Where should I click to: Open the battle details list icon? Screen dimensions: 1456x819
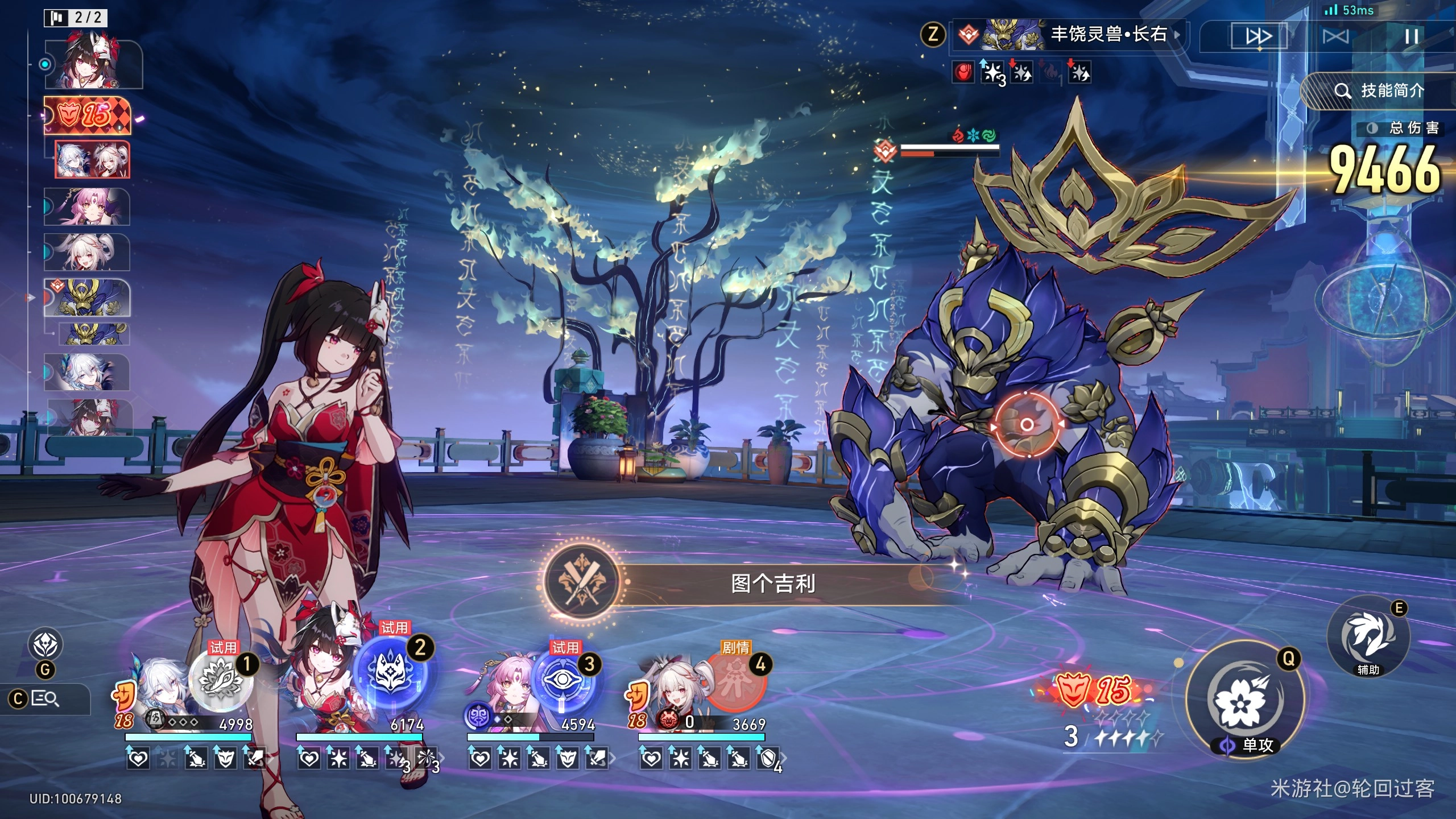pyautogui.click(x=44, y=698)
